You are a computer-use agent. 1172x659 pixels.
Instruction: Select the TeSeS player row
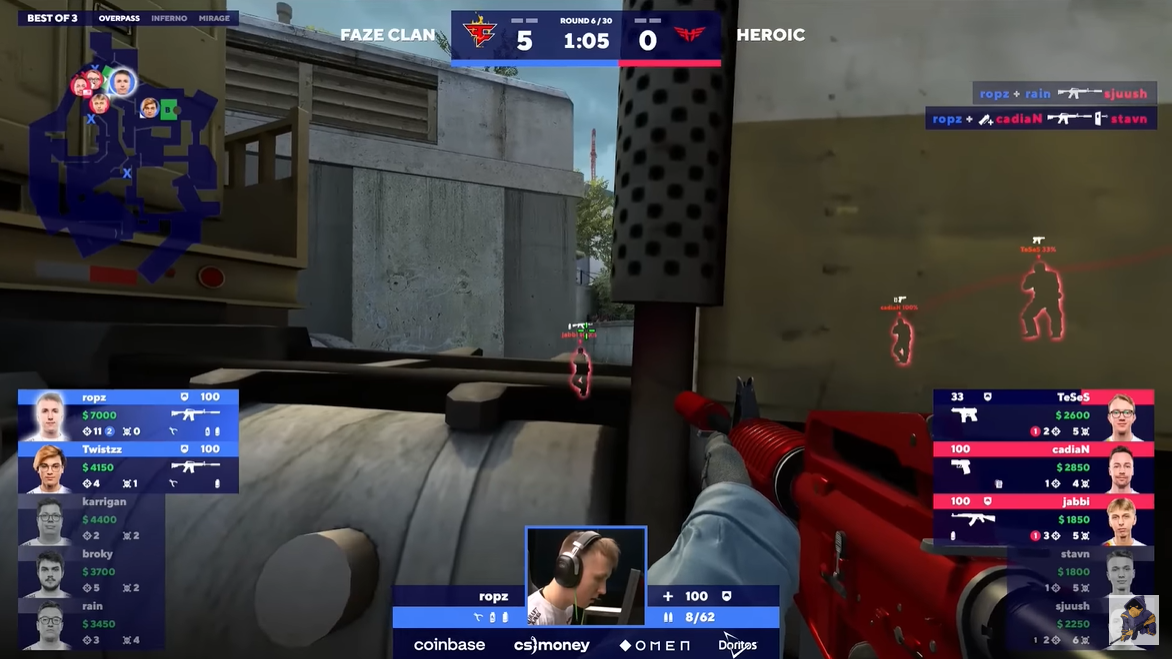click(x=1043, y=414)
